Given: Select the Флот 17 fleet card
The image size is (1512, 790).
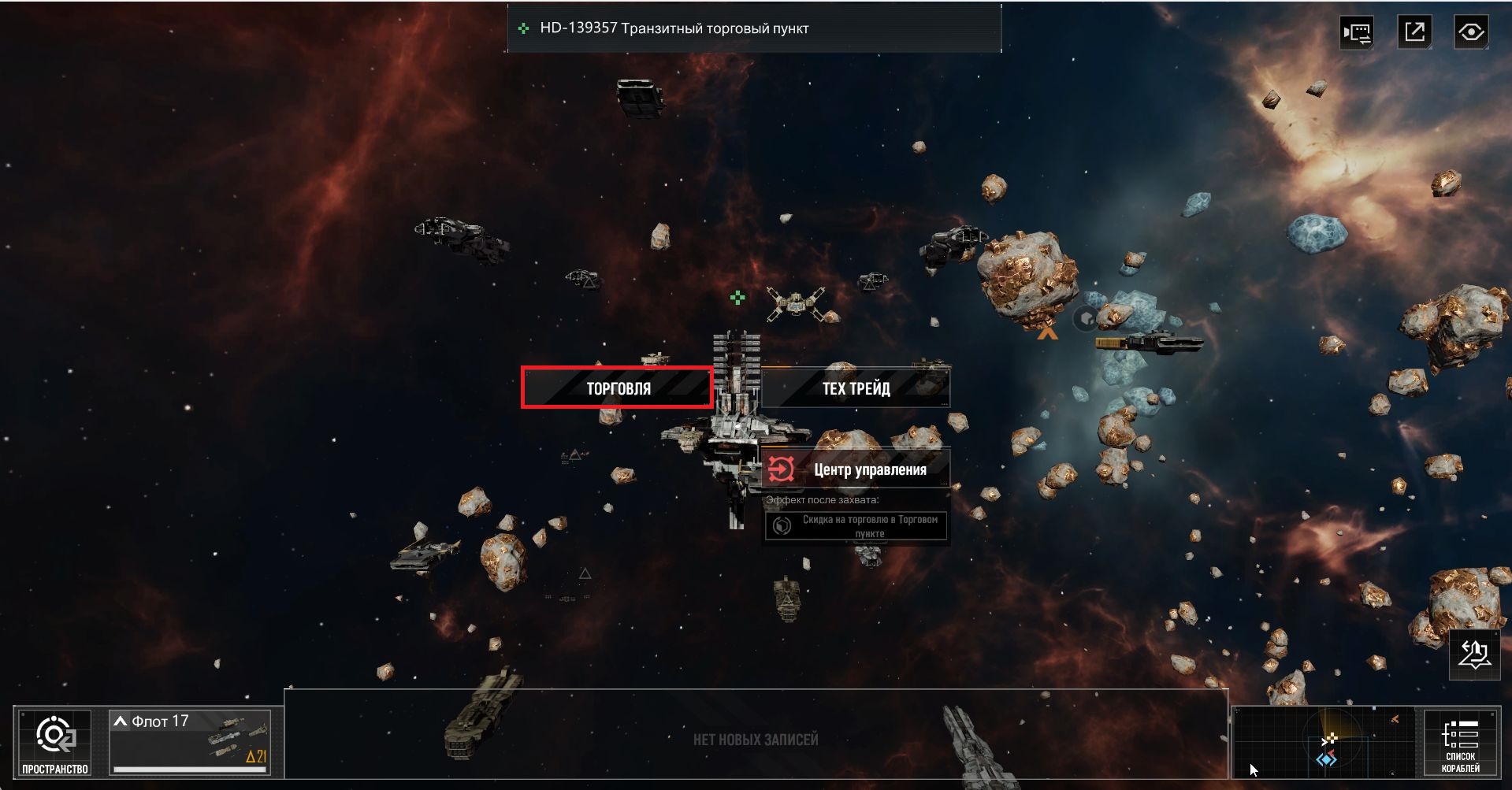Looking at the screenshot, I should click(190, 742).
